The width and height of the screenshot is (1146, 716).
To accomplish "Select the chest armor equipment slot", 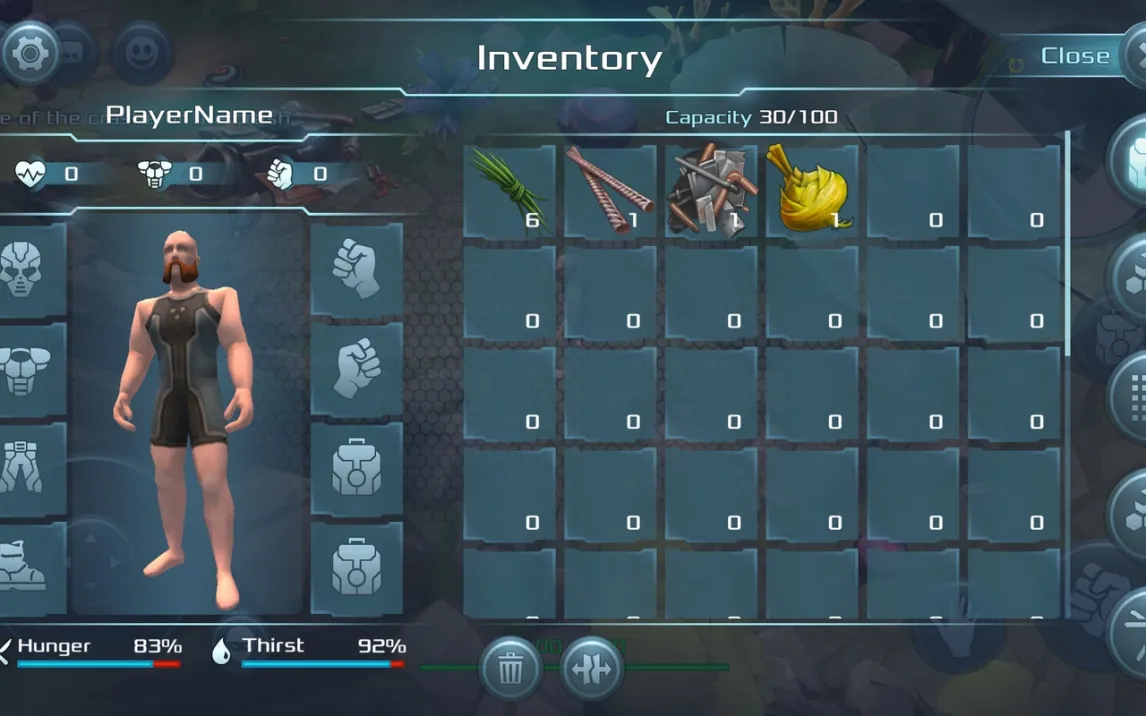I will pos(24,369).
